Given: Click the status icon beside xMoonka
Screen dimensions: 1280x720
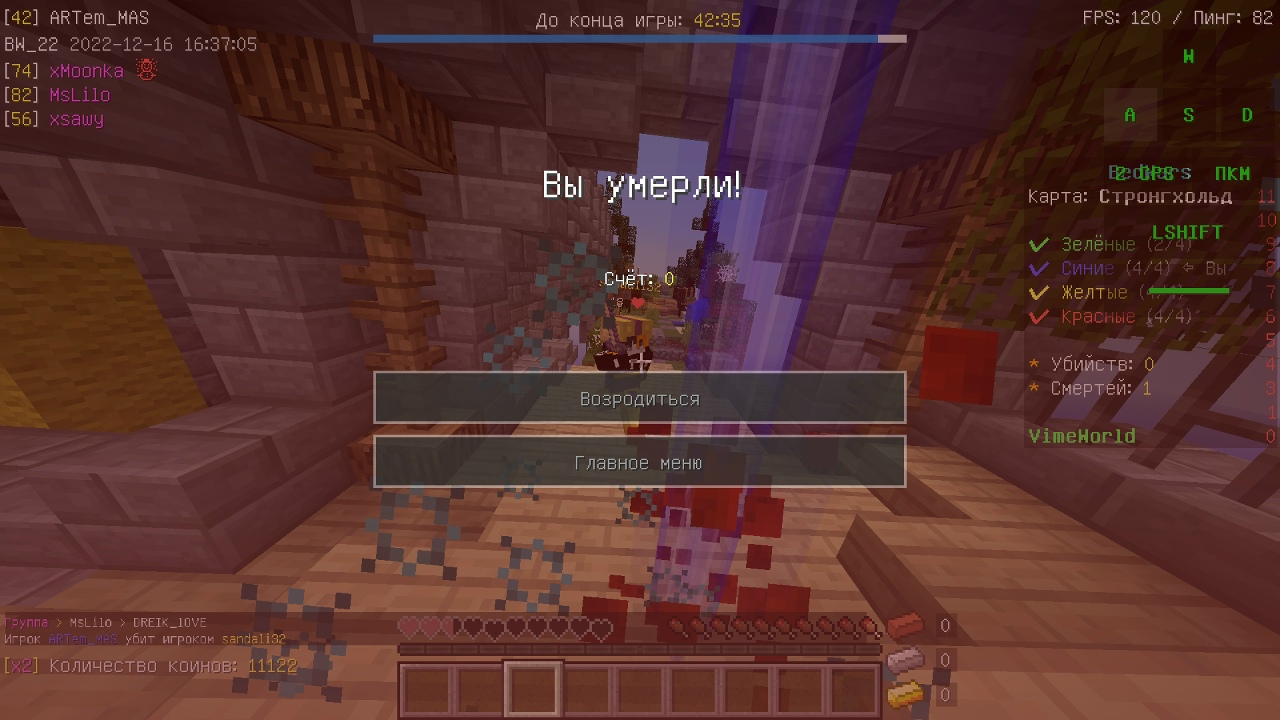Looking at the screenshot, I should coord(145,70).
